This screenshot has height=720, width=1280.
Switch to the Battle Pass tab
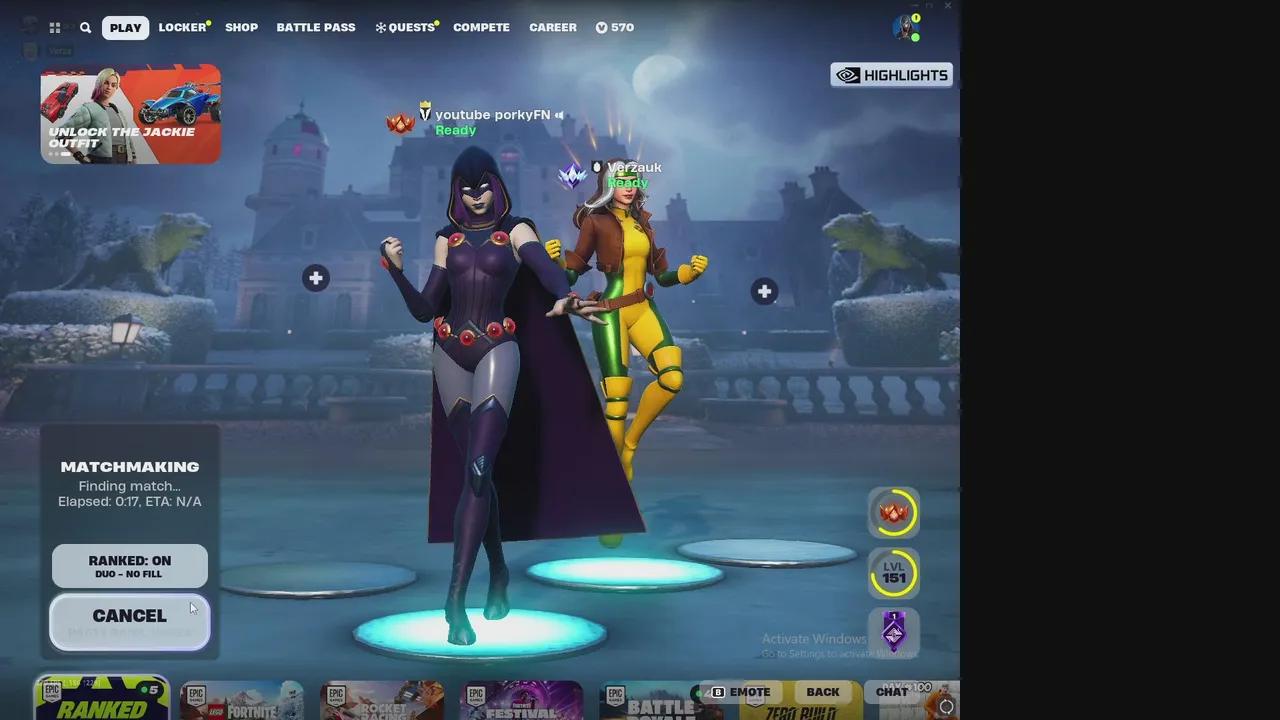click(316, 27)
